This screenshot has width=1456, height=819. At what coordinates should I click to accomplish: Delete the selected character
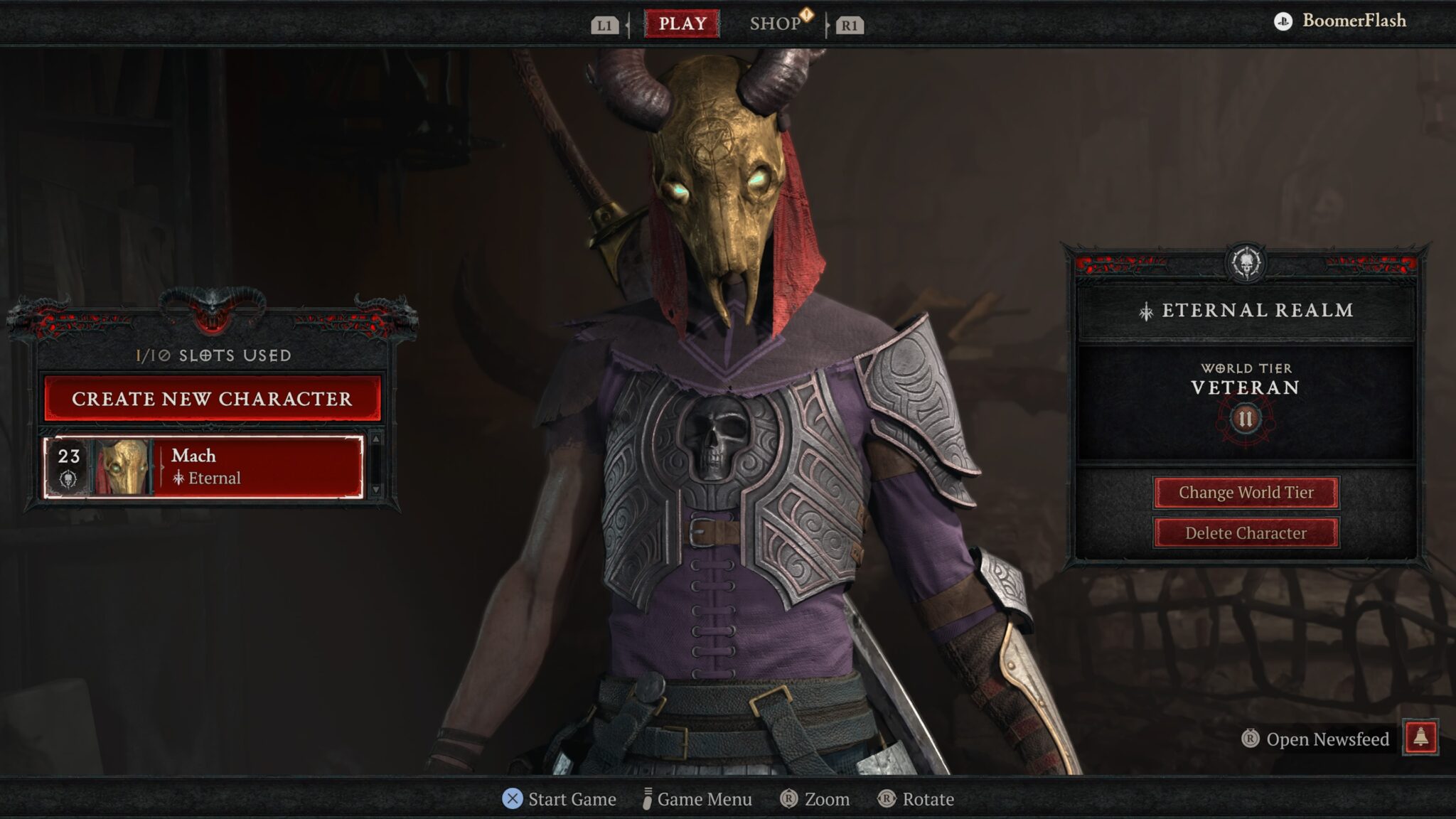pyautogui.click(x=1246, y=532)
